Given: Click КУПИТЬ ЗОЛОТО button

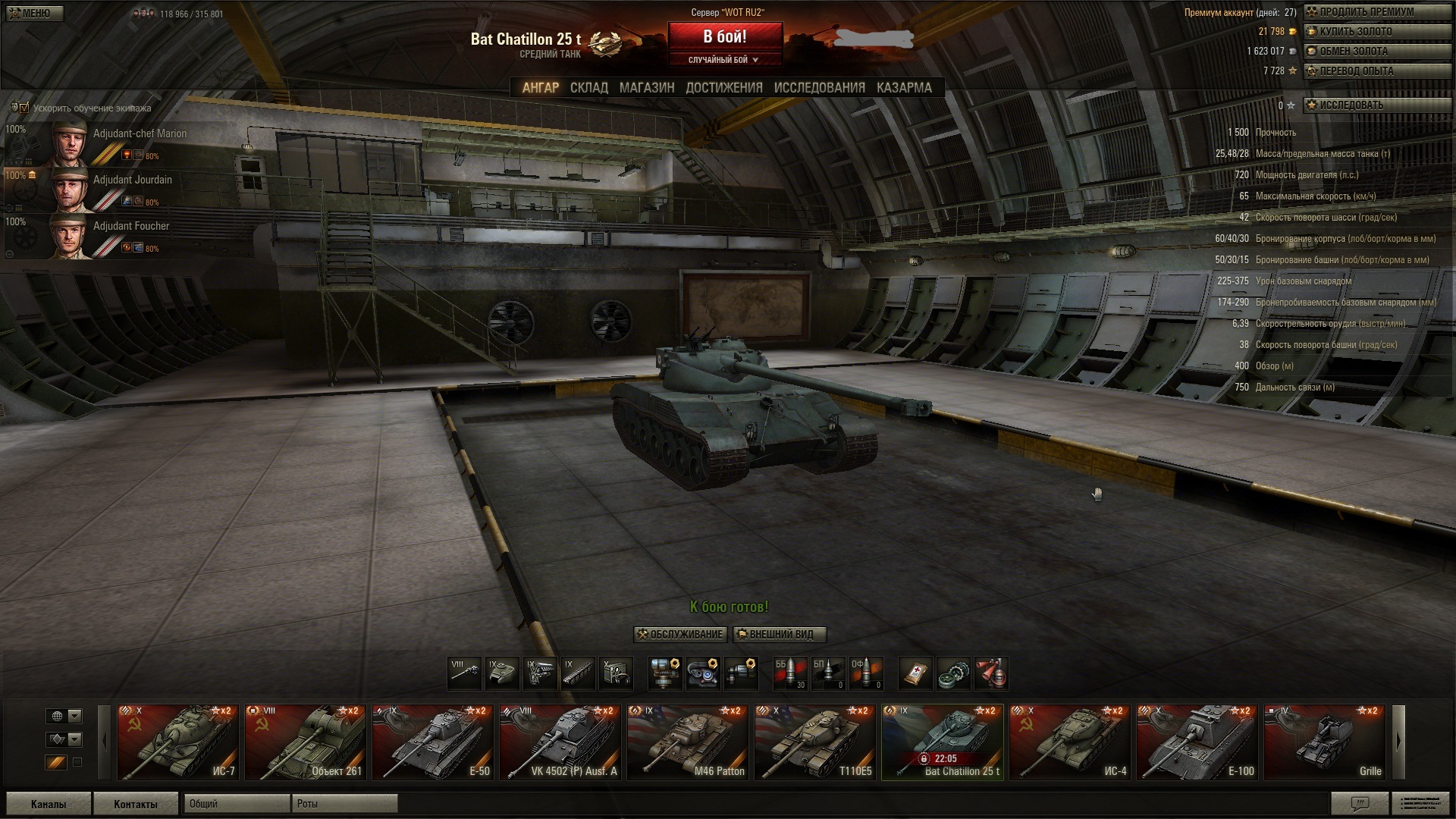Looking at the screenshot, I should coord(1354,32).
